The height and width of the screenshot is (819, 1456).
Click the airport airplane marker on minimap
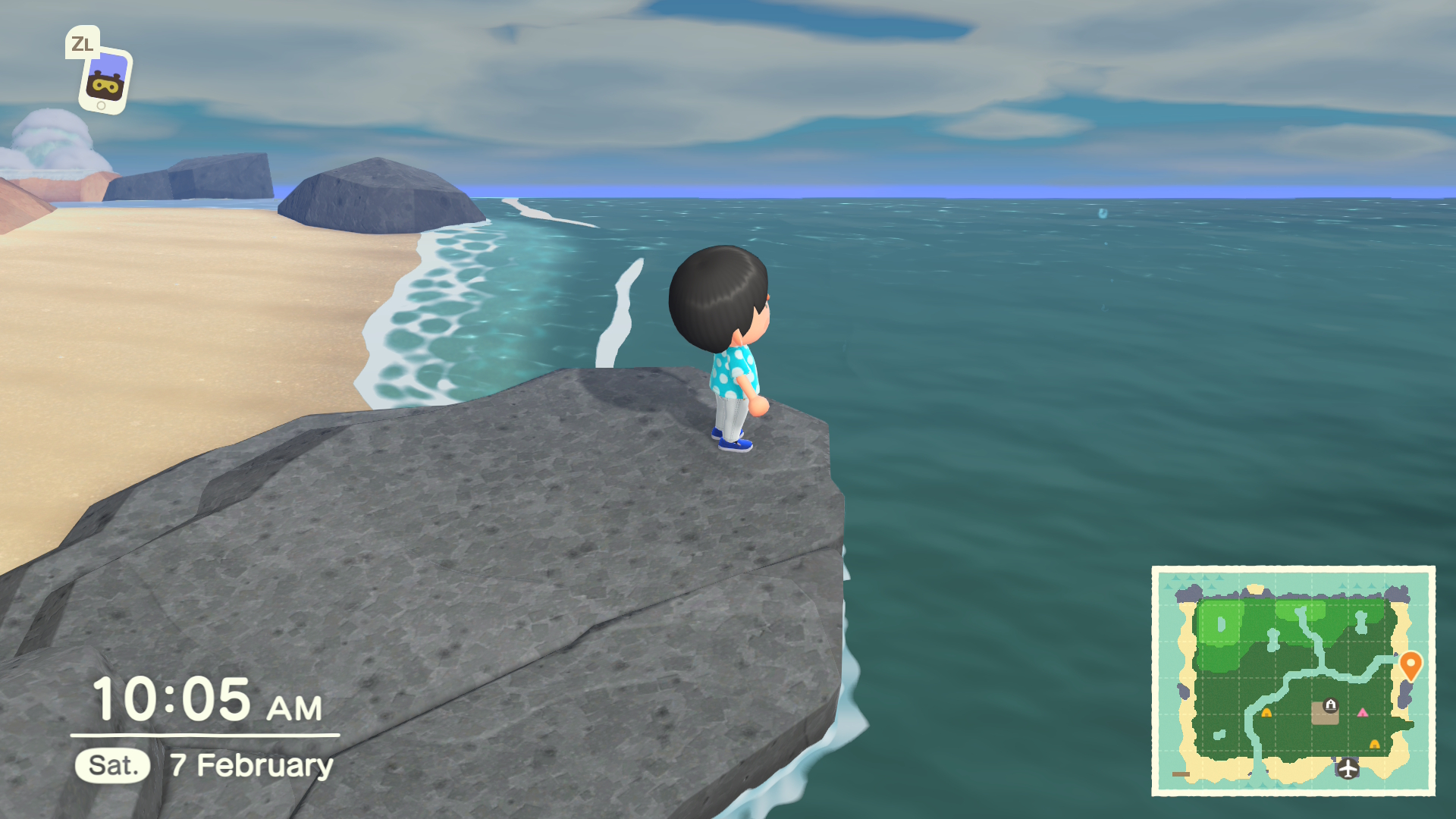(x=1348, y=768)
